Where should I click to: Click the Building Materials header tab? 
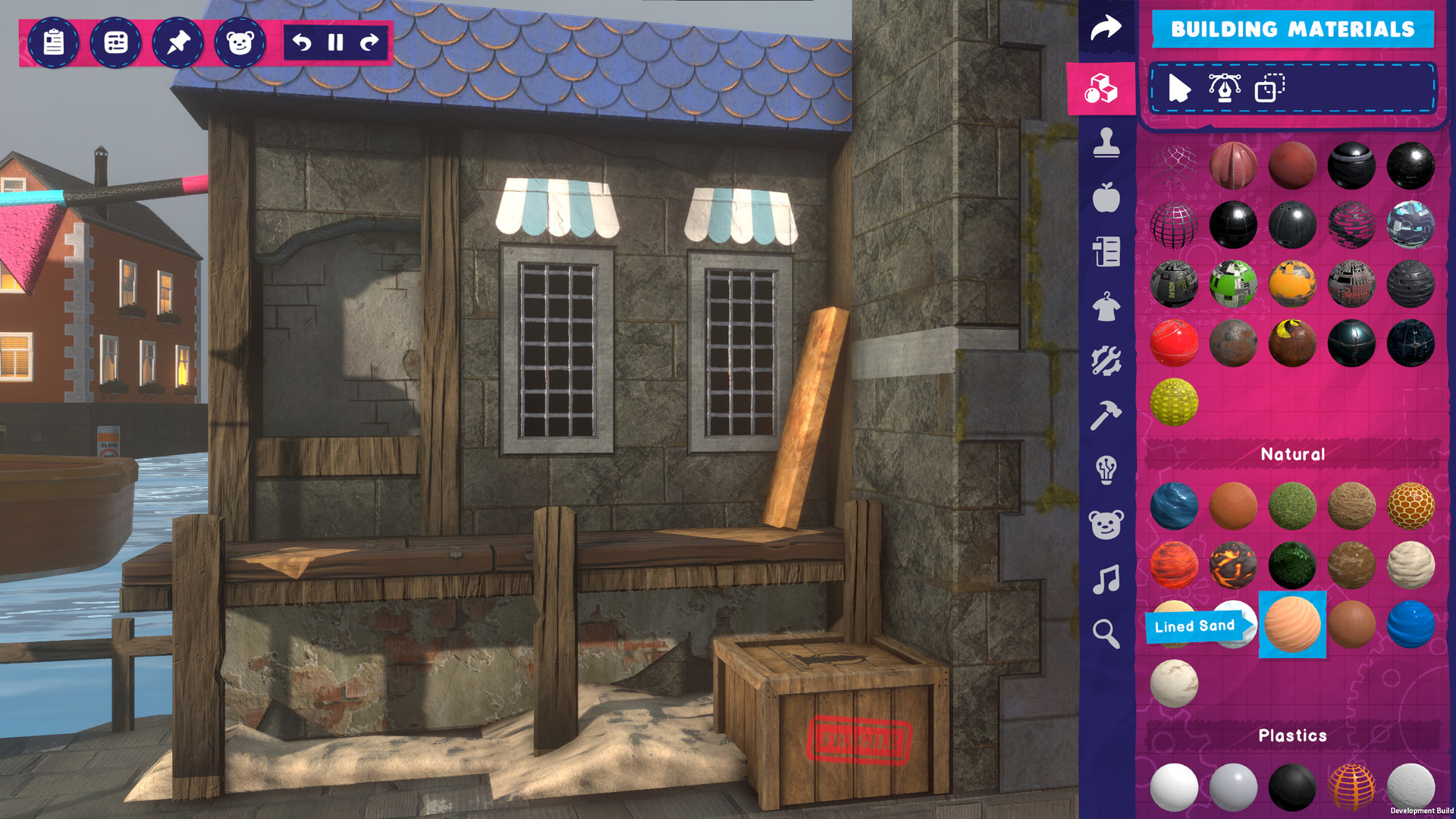coord(1293,30)
